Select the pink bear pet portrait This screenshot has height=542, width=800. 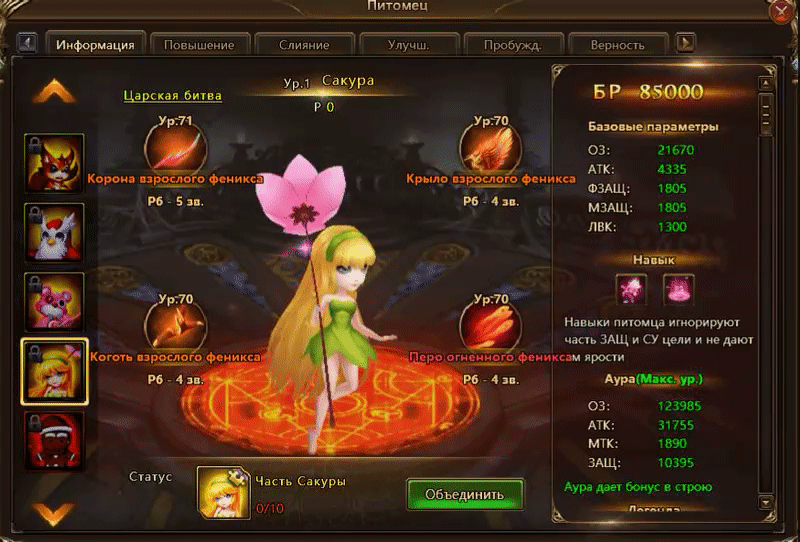[x=54, y=302]
